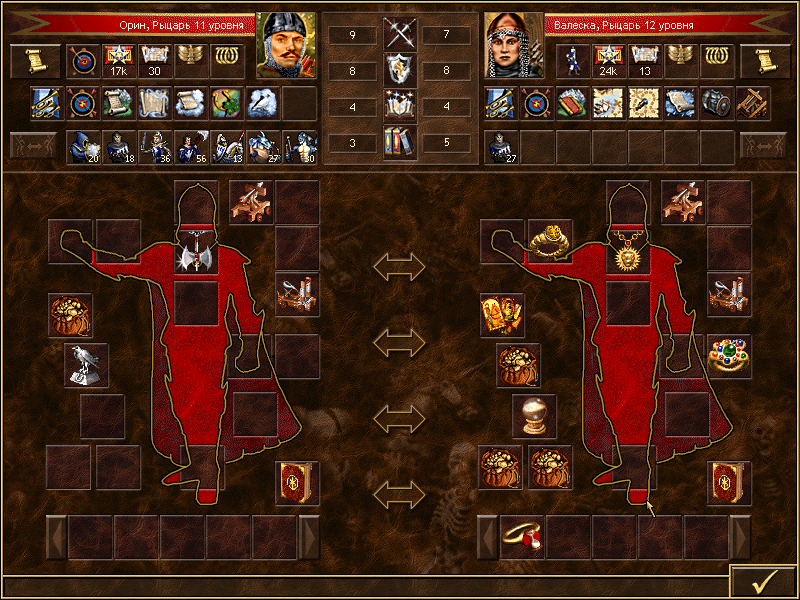Select the ruby ring in Валеска's backpack
This screenshot has height=600, width=800.
pos(522,538)
